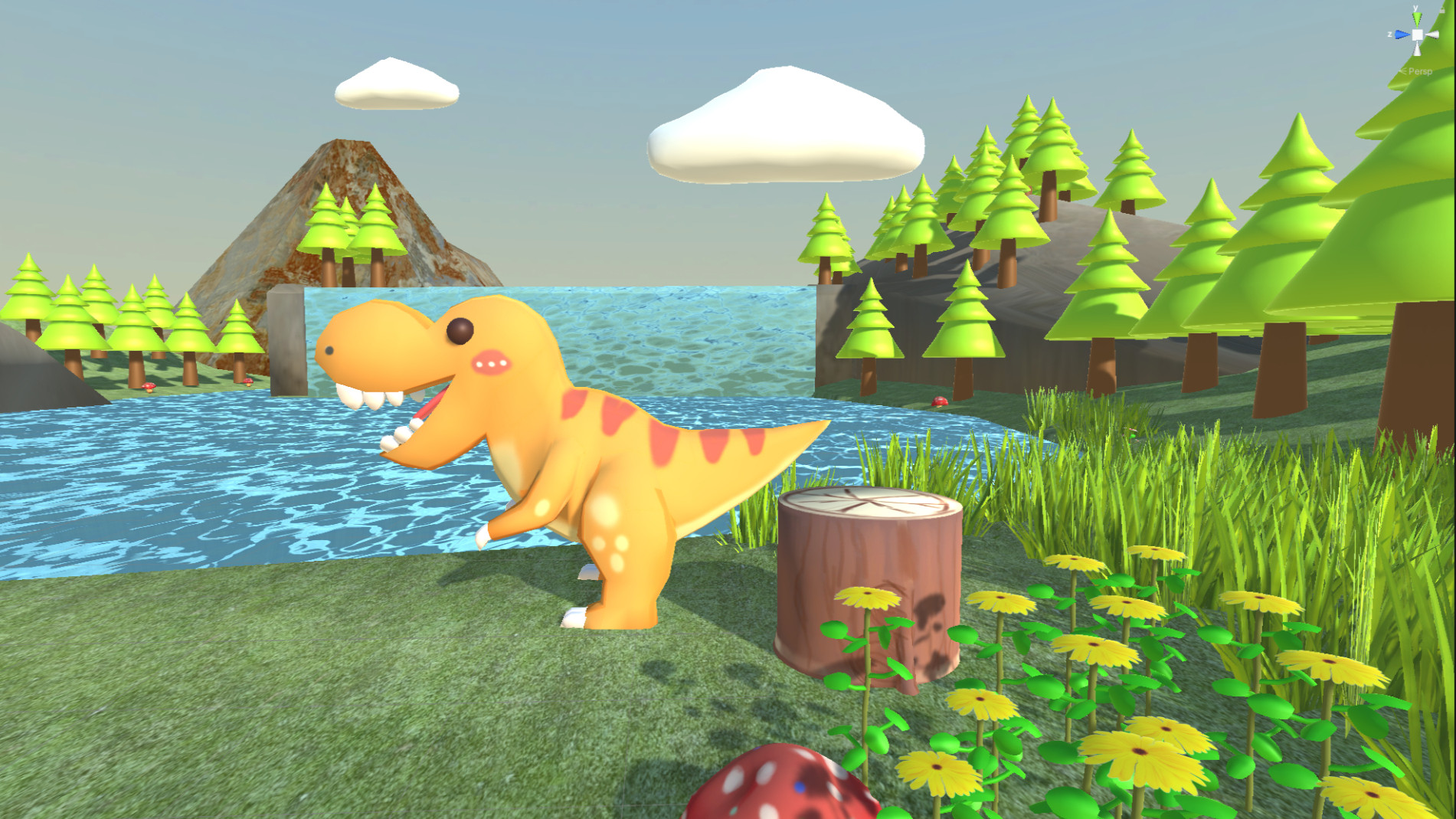Click the green Y-axis cone on the gizmo
The image size is (1456, 819).
(1417, 18)
